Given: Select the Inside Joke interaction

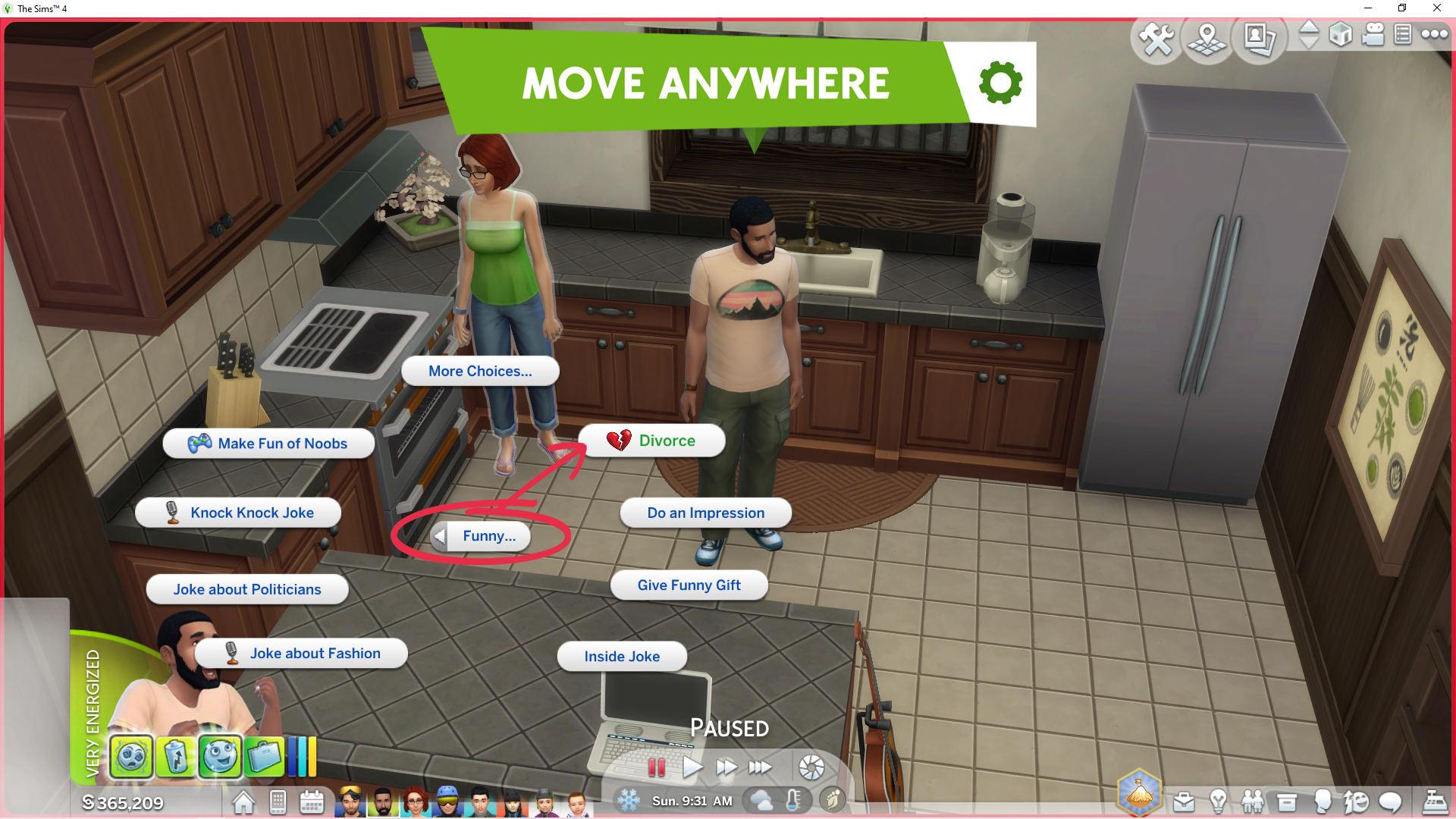Looking at the screenshot, I should click(x=622, y=657).
